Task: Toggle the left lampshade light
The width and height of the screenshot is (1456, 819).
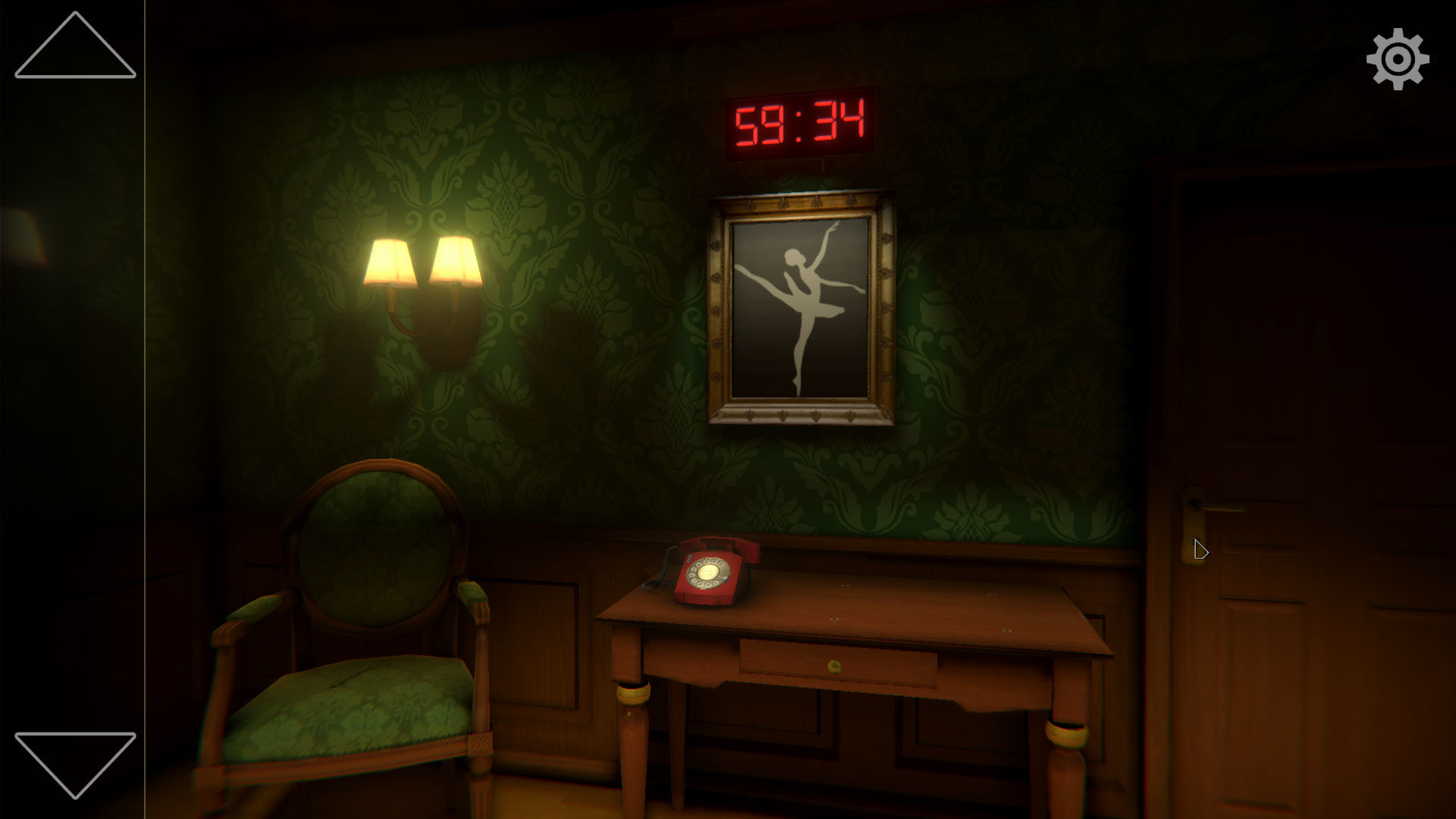Action: click(391, 262)
